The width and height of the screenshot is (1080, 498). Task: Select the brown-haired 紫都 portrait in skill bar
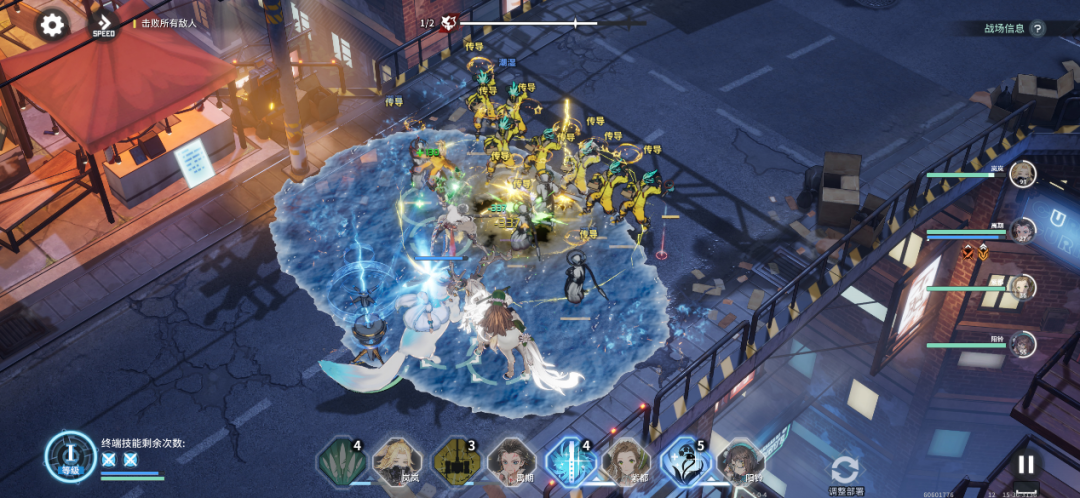[x=626, y=462]
